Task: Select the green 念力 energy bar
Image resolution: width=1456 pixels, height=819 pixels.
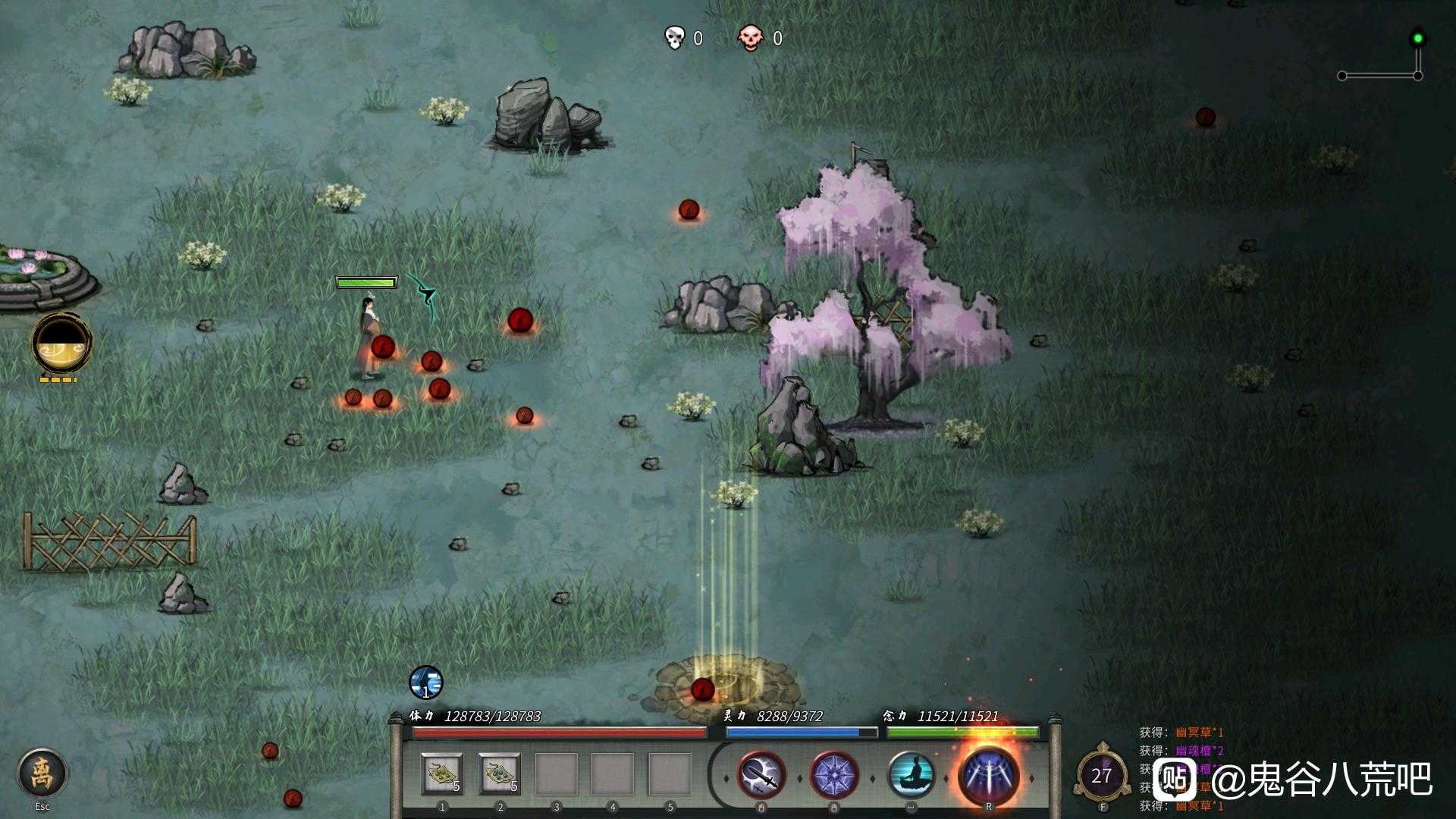Action: 963,733
